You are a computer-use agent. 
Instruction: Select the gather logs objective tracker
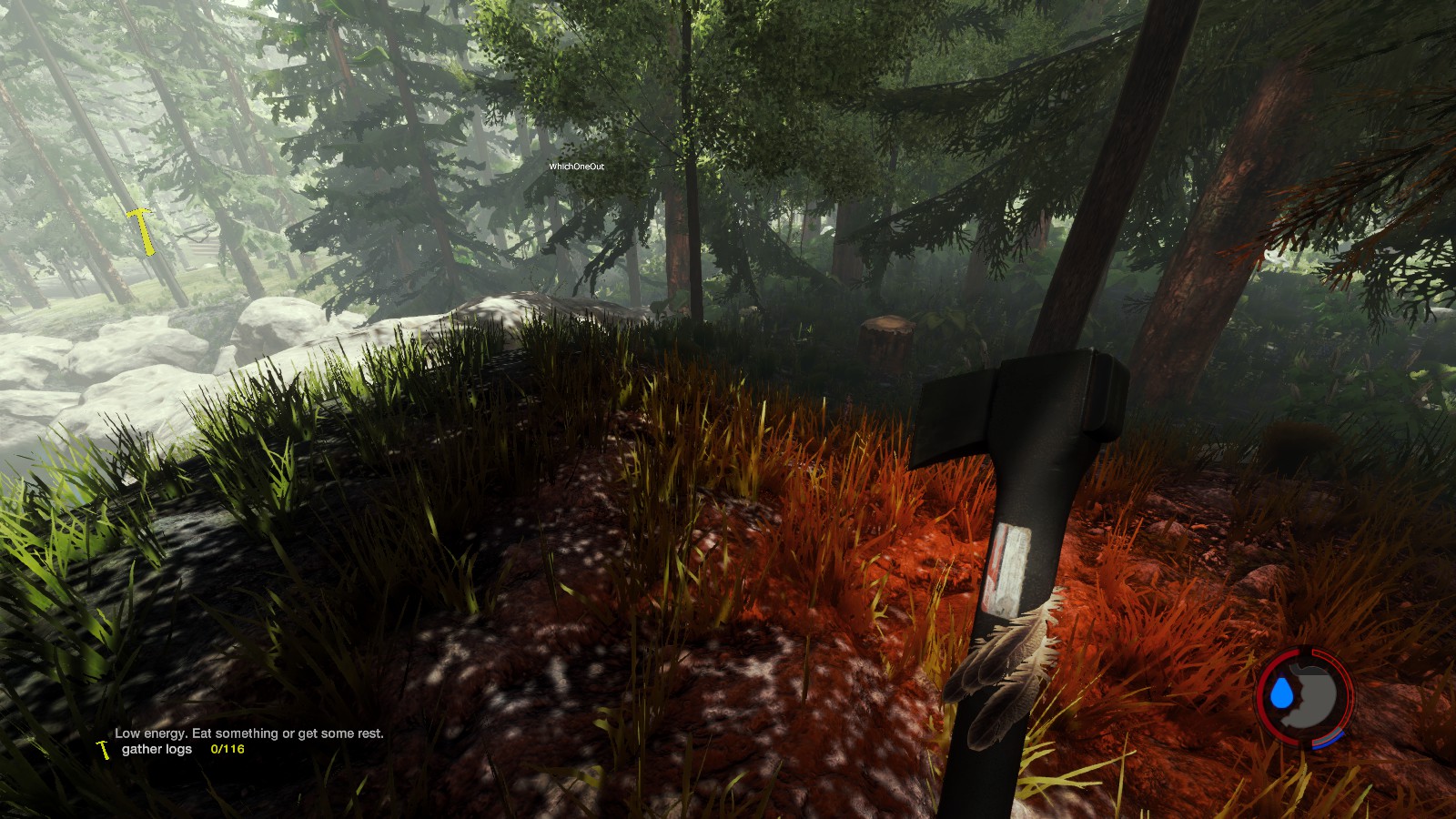(157, 749)
